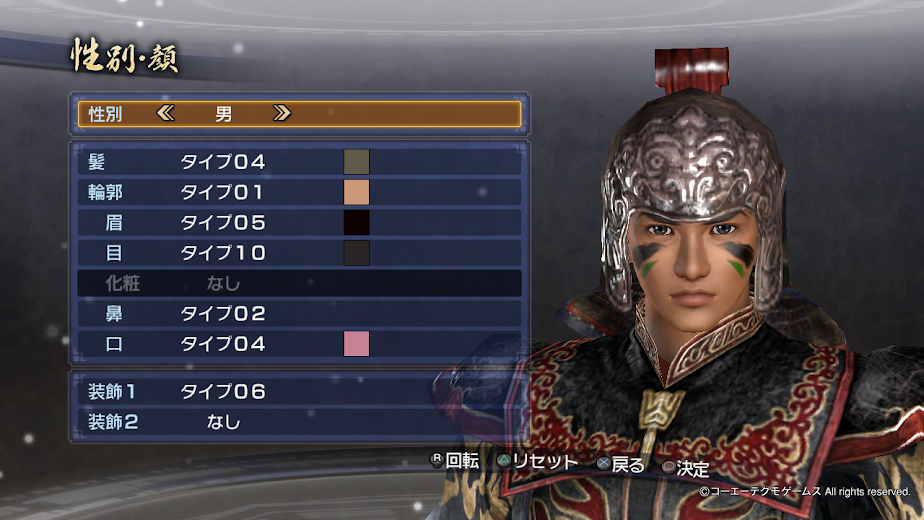Click the eyebrow color swatch
Viewport: 924px width, 520px height.
[357, 223]
